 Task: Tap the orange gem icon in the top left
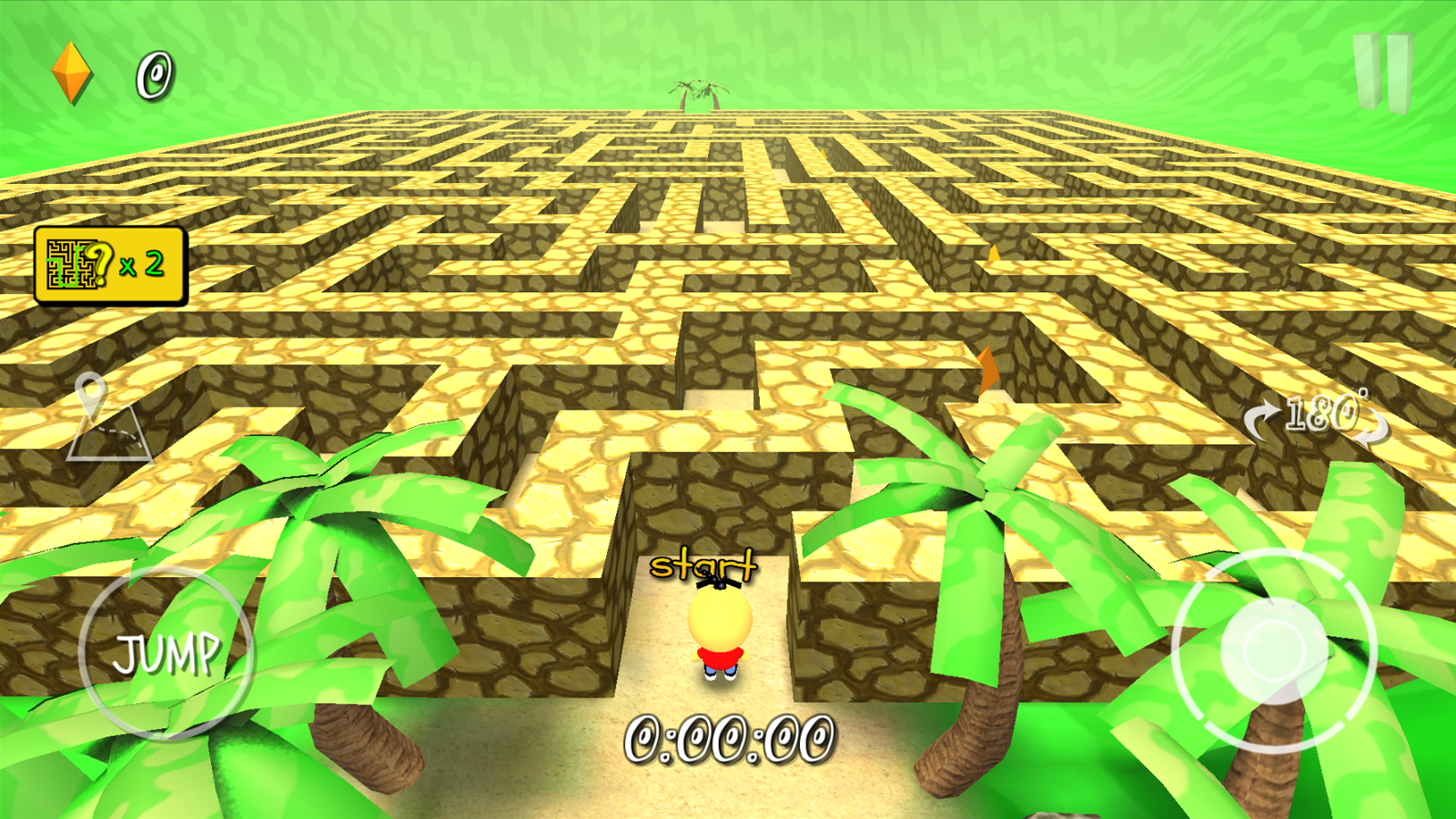tap(71, 73)
